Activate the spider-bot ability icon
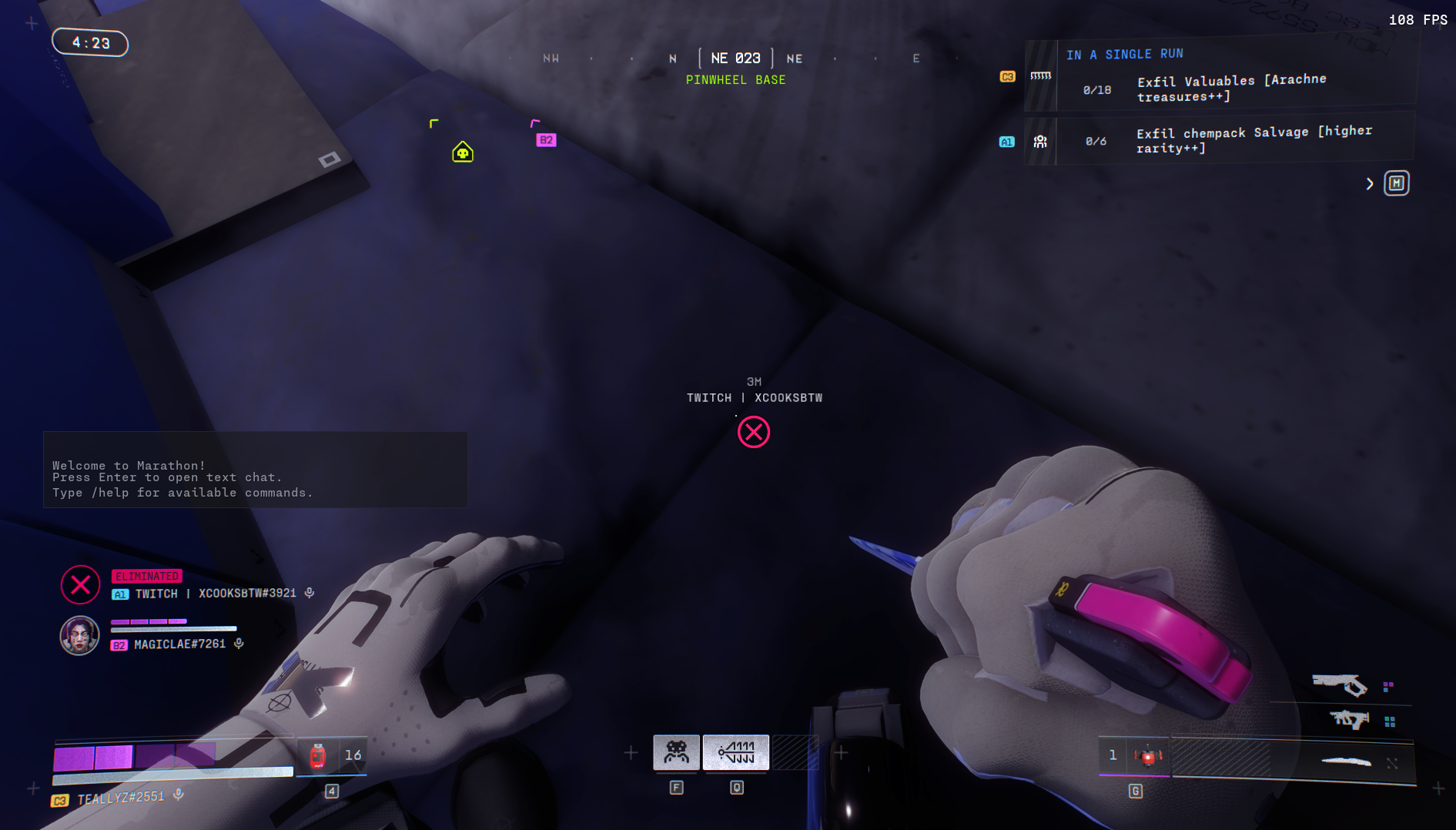The height and width of the screenshot is (830, 1456). 676,752
